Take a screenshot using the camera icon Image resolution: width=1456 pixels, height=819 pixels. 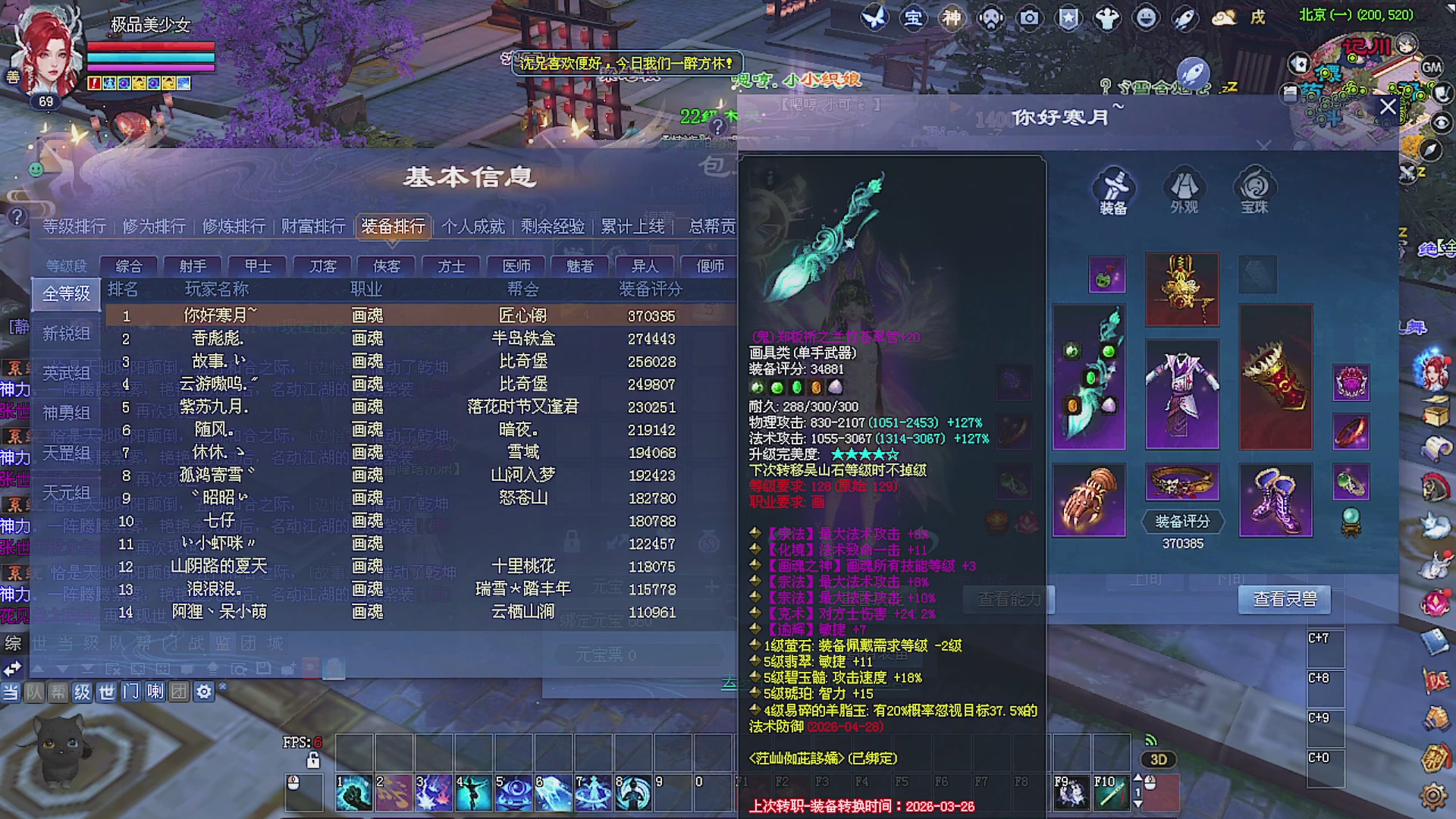[1028, 19]
